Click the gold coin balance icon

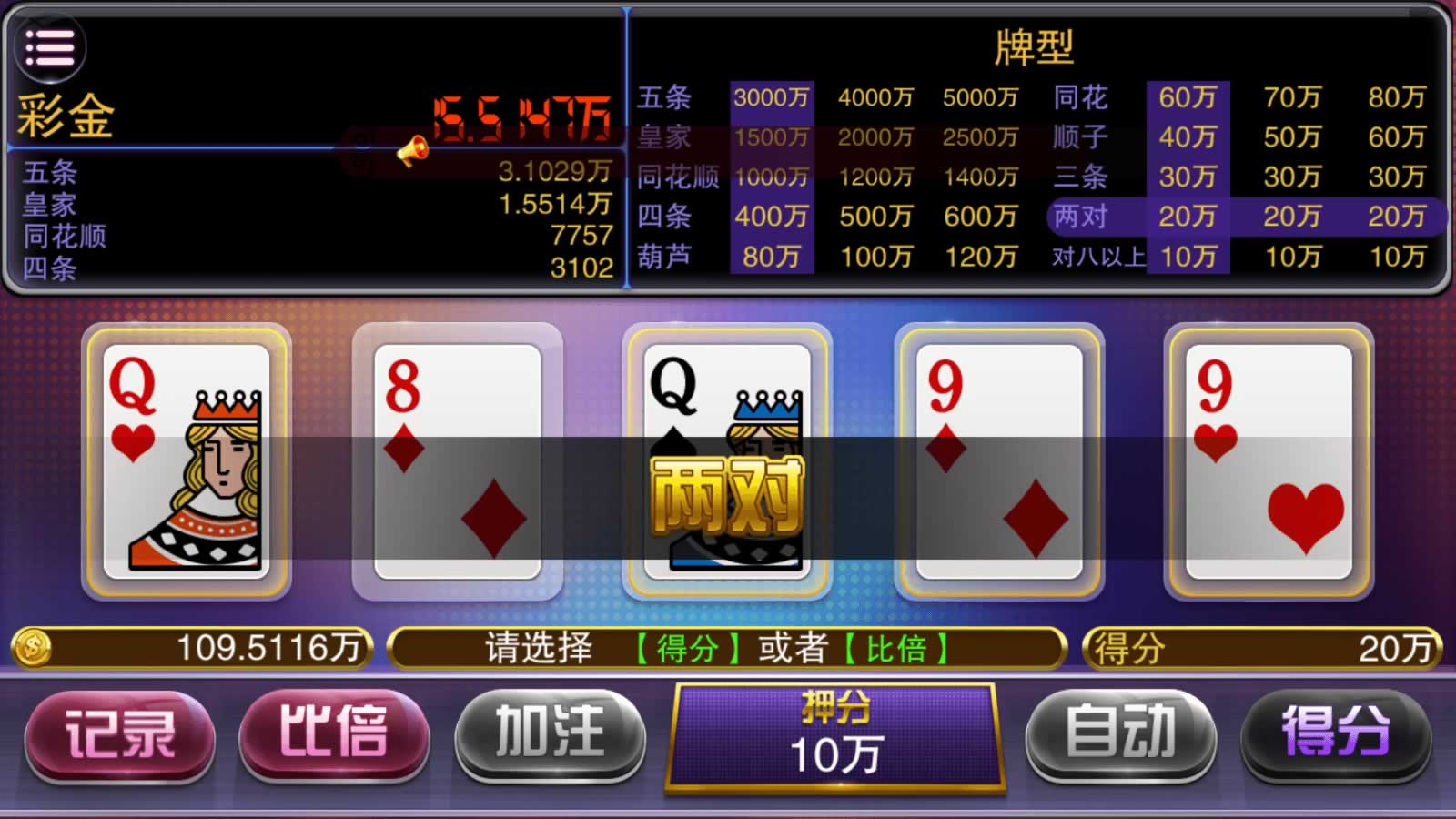tap(33, 648)
